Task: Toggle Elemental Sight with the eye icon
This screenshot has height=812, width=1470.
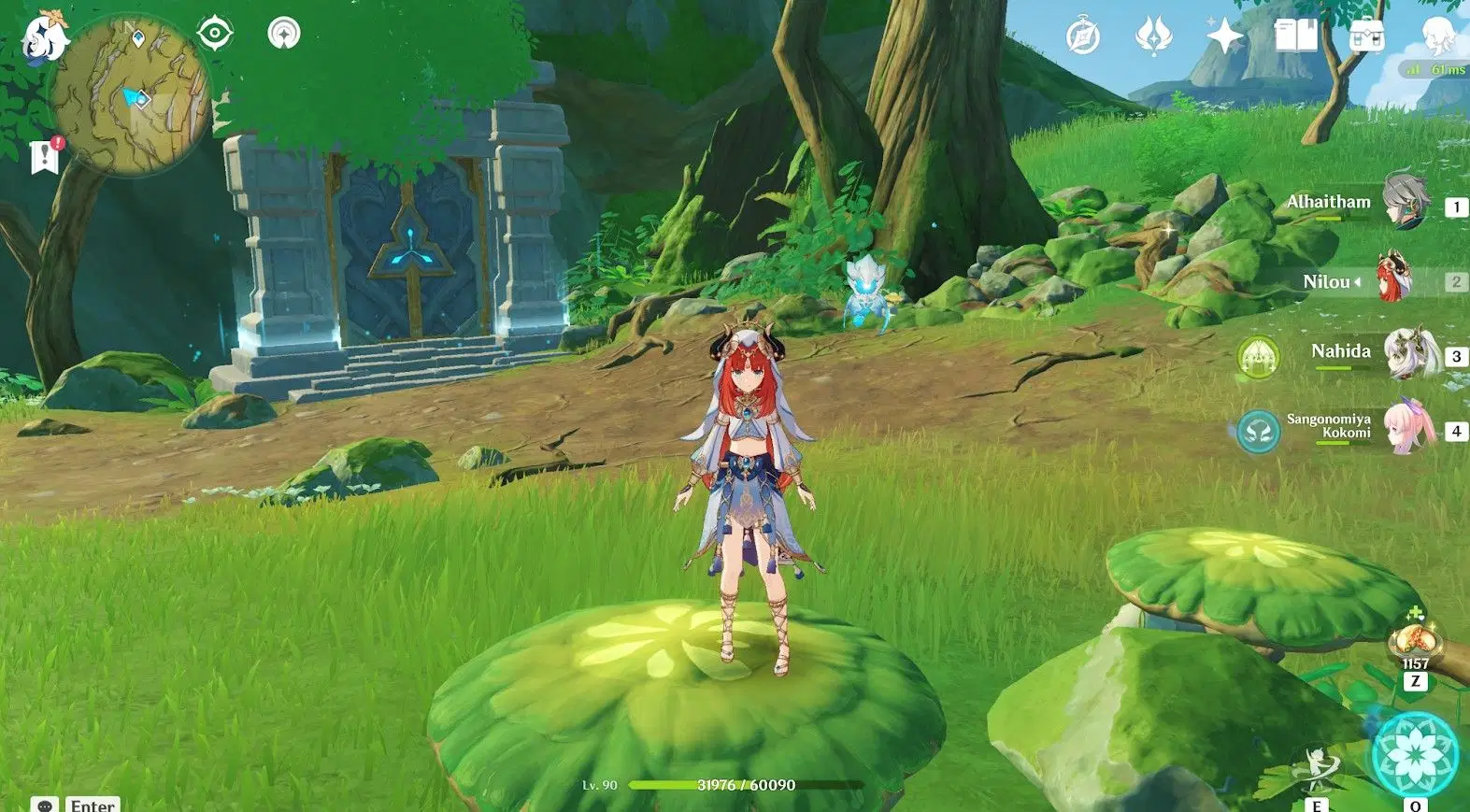Action: [x=215, y=31]
